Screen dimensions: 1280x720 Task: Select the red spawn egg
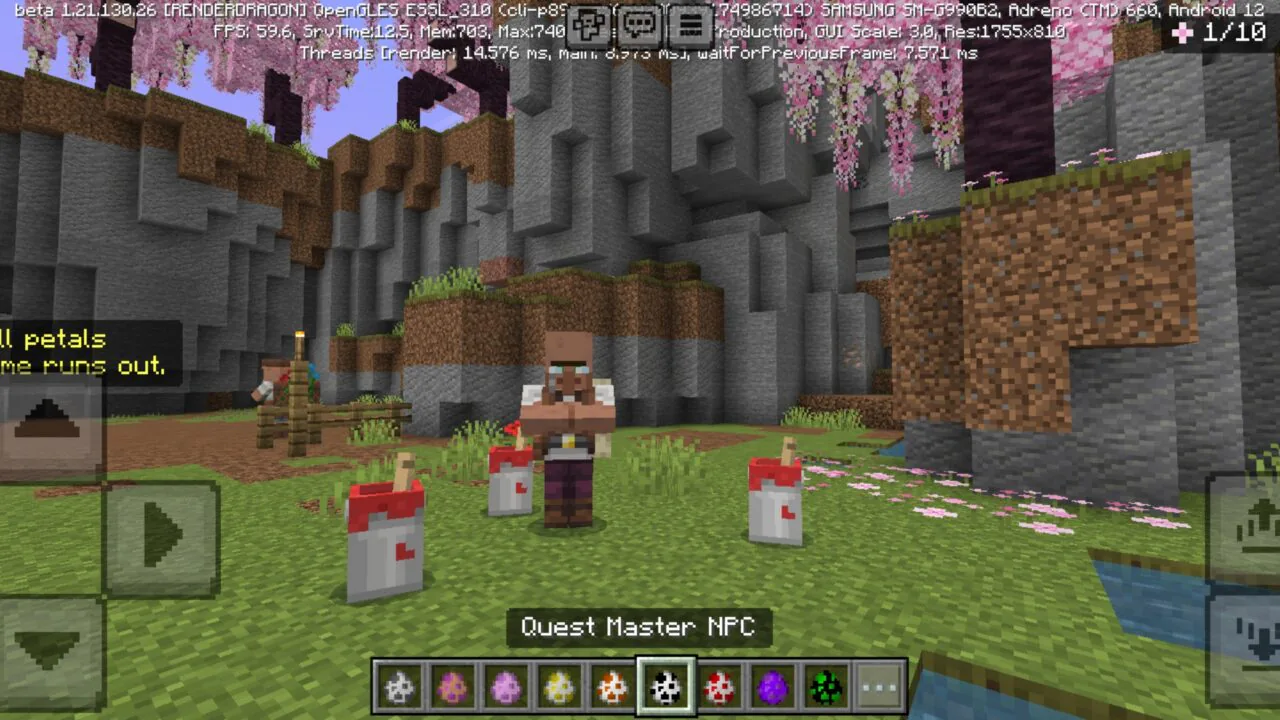click(720, 686)
